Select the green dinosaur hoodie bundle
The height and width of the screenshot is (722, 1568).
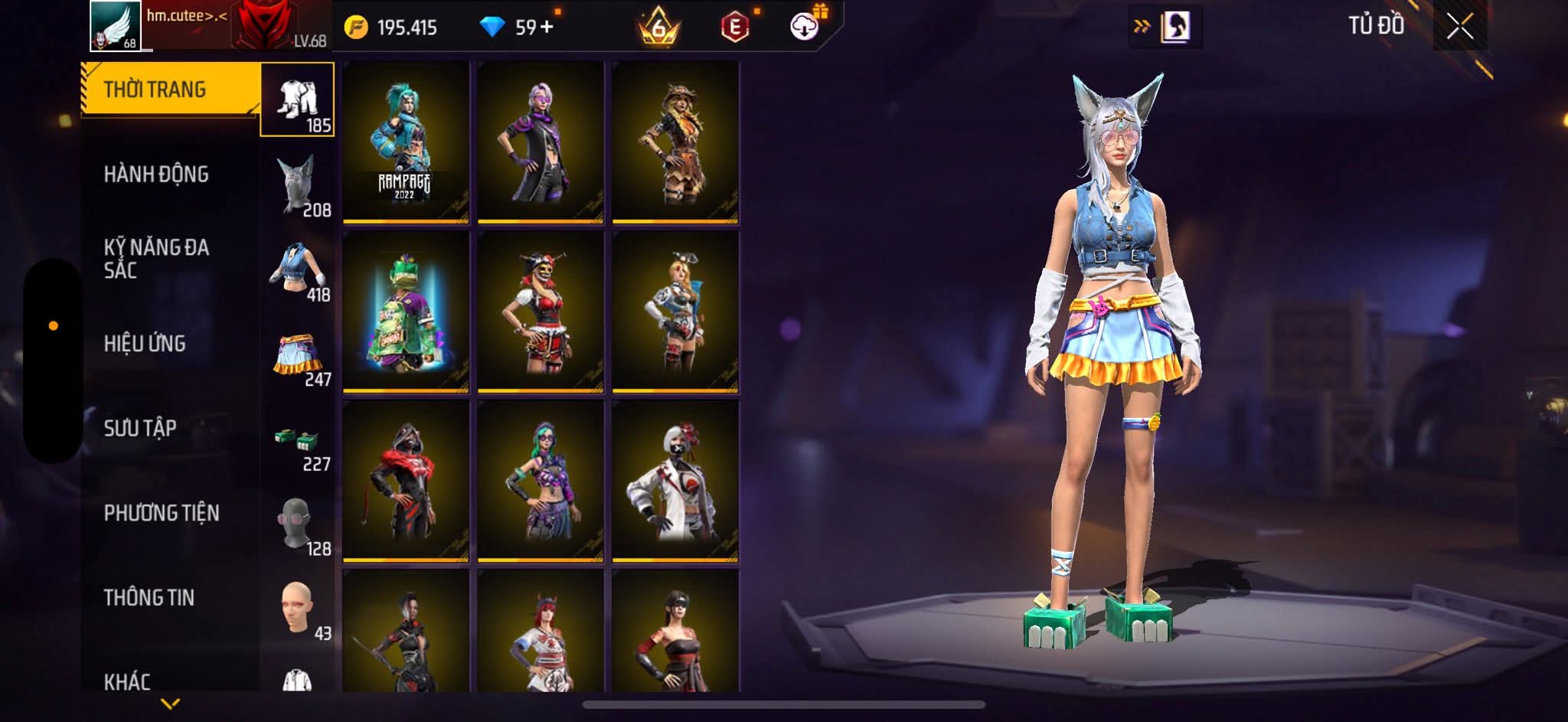click(406, 312)
